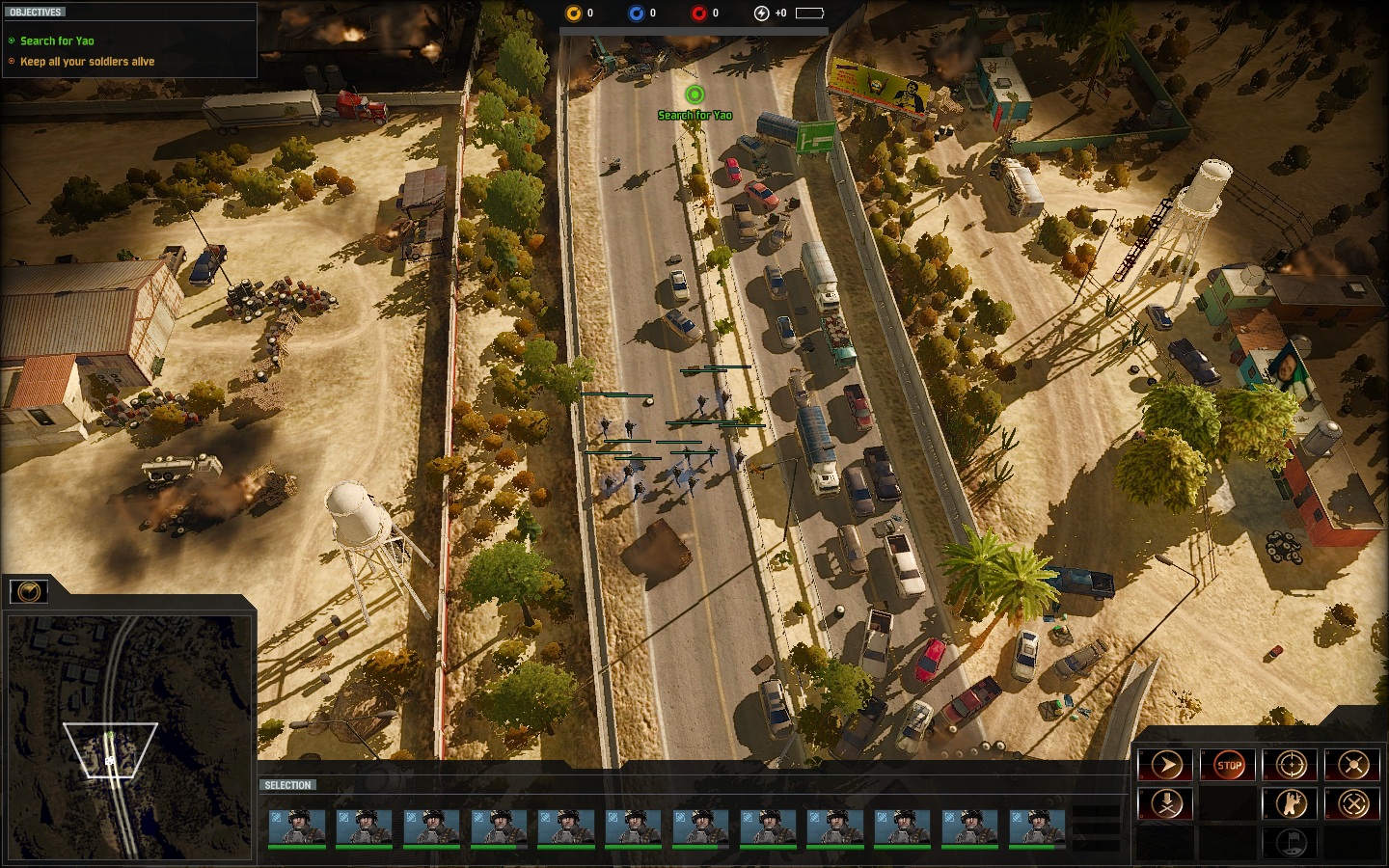Select the command with dot and four rays
The width and height of the screenshot is (1389, 868).
(x=1353, y=766)
